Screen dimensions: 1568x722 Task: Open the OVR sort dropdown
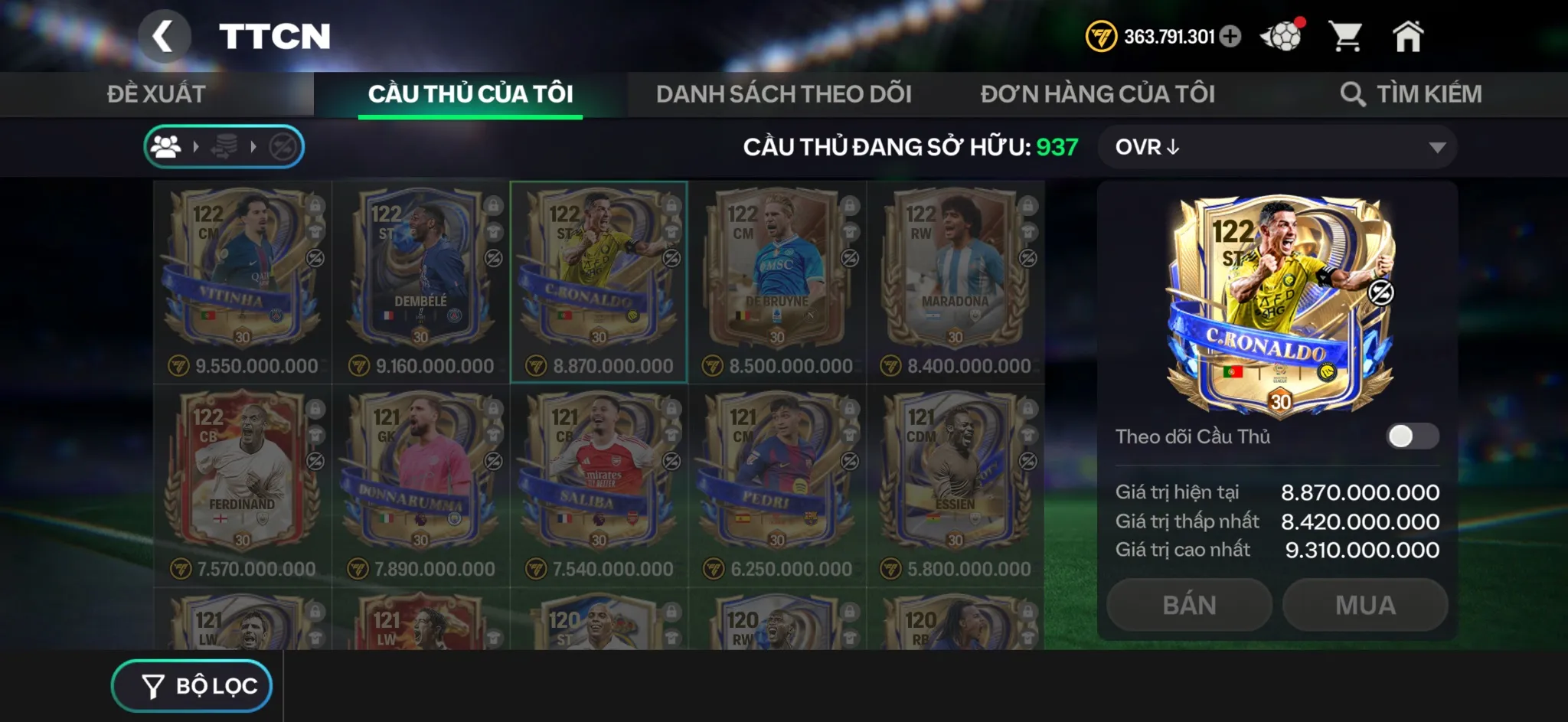tap(1277, 147)
